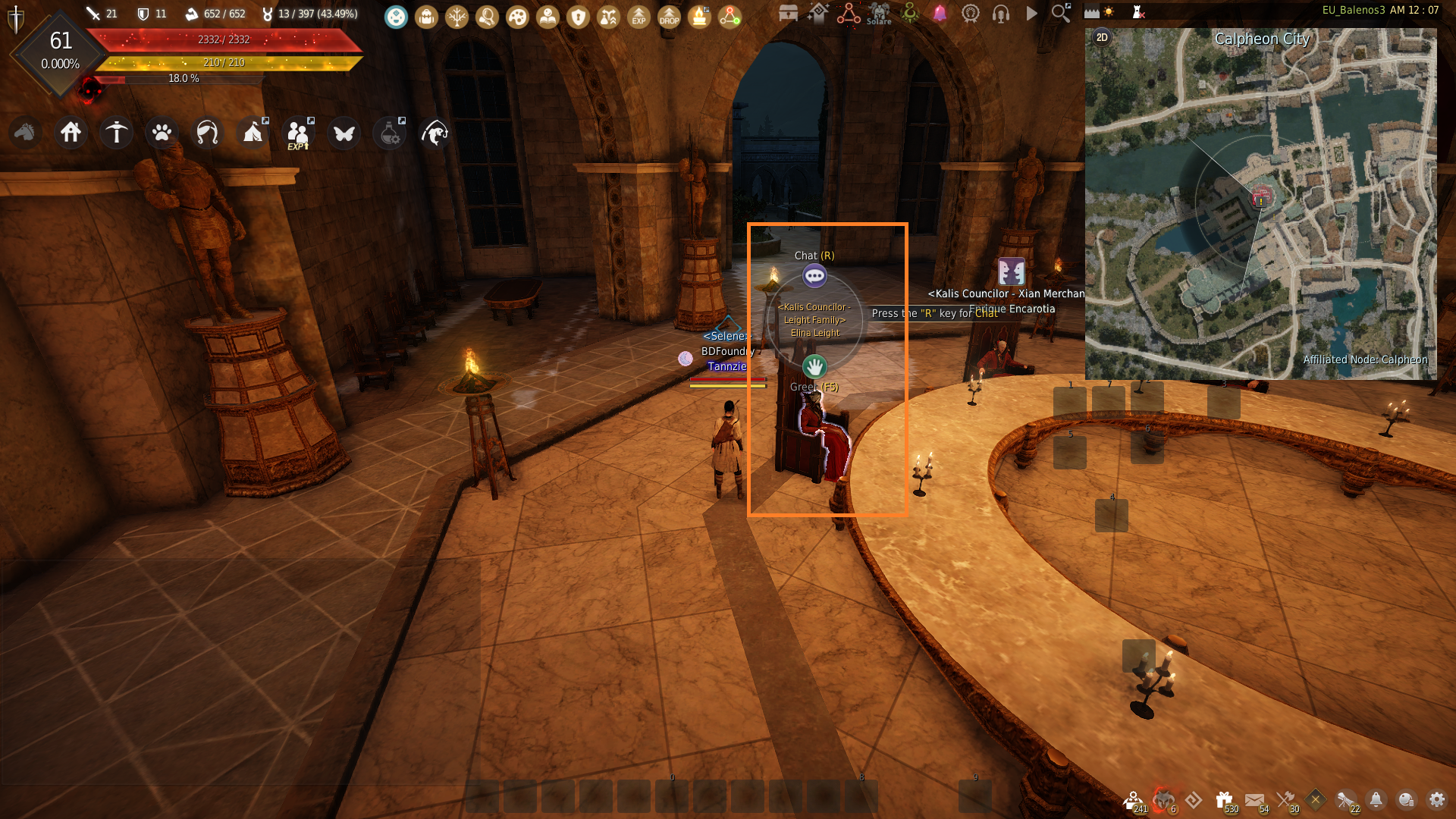Toggle the broadcast play icon on top bar
Image resolution: width=1456 pixels, height=819 pixels.
click(1032, 14)
